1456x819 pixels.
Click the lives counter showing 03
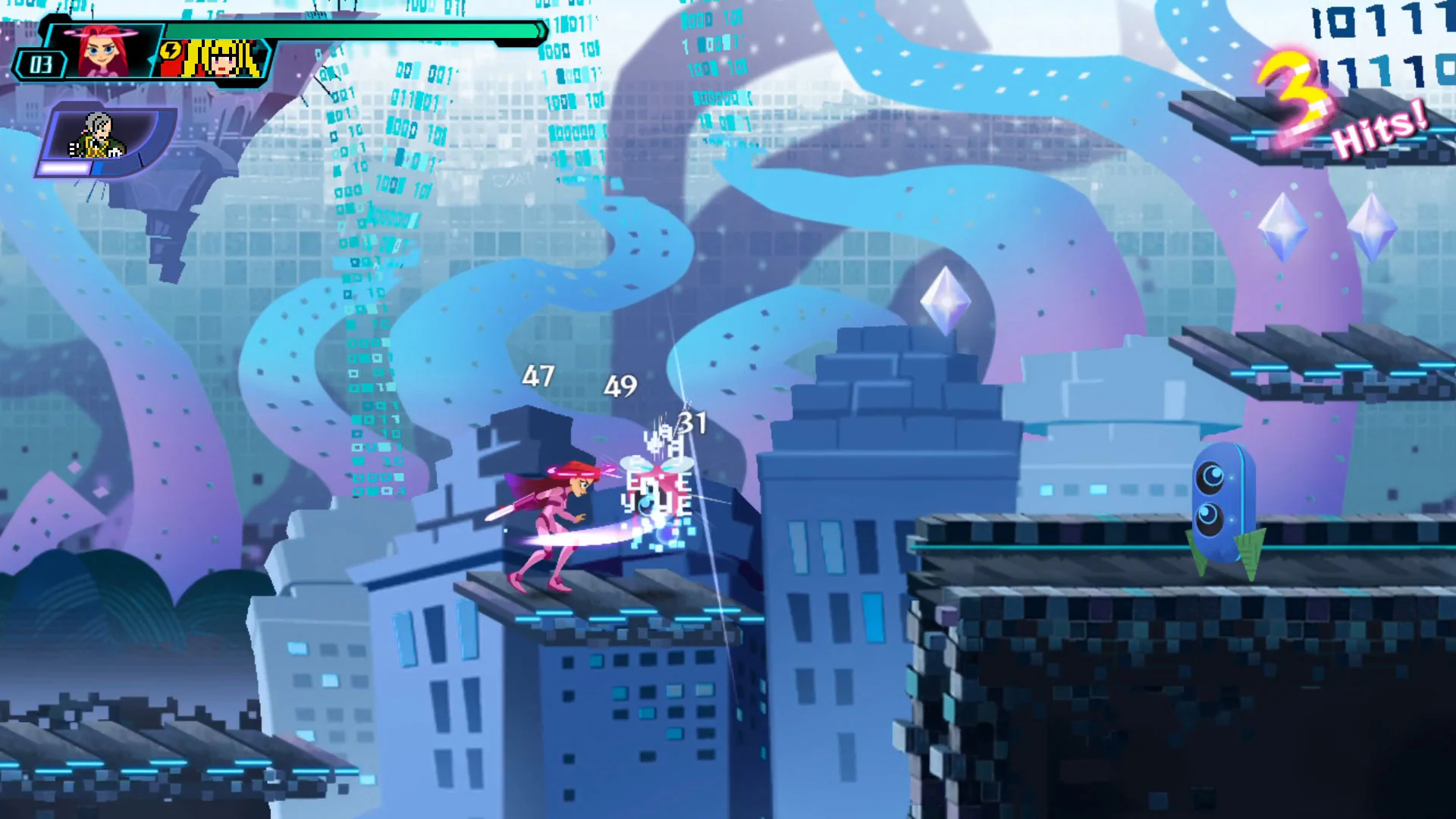(x=42, y=64)
